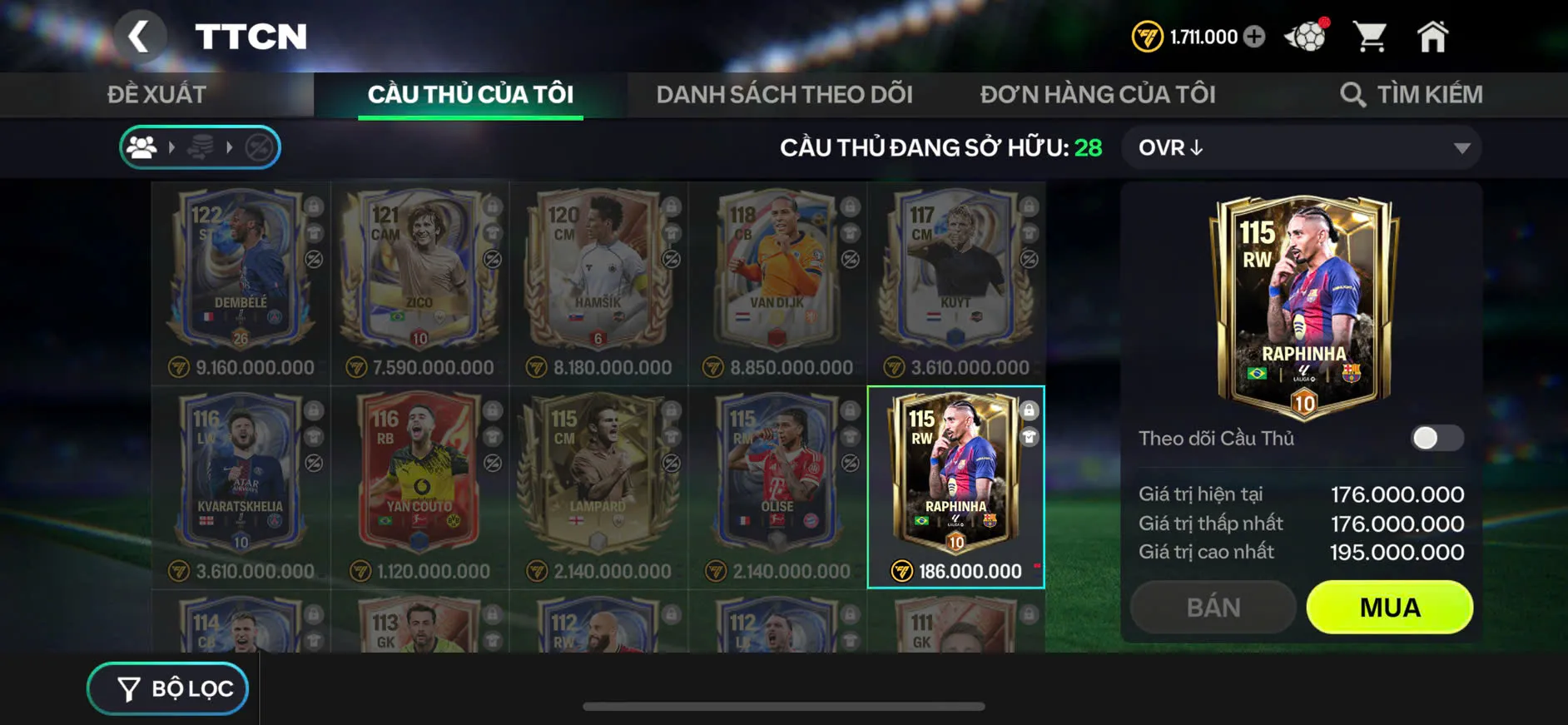Click the coin balance showing 1.711.000
The width and height of the screenshot is (1568, 725).
tap(1198, 36)
